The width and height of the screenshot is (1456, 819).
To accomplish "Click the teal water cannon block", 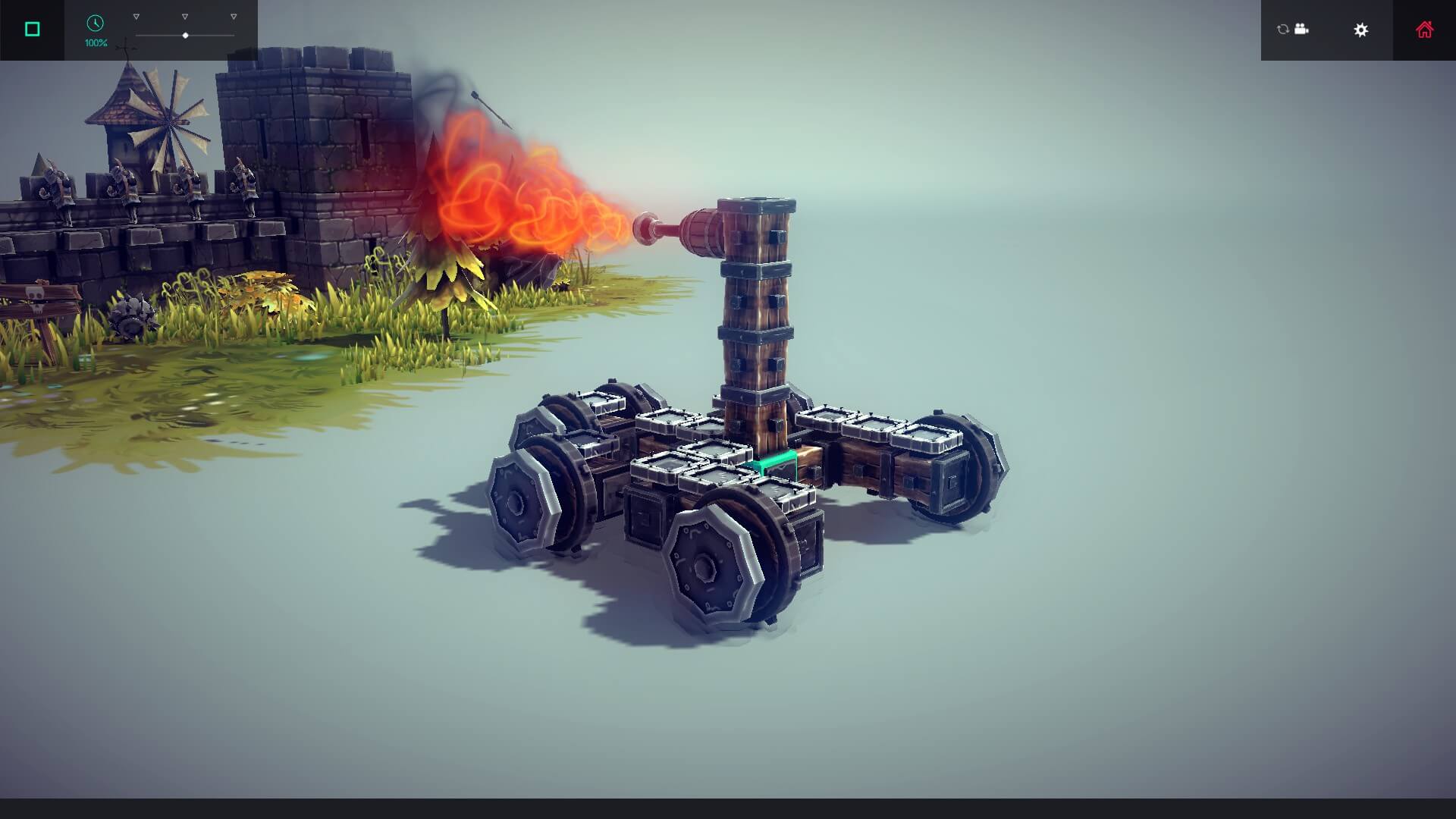I will click(773, 463).
